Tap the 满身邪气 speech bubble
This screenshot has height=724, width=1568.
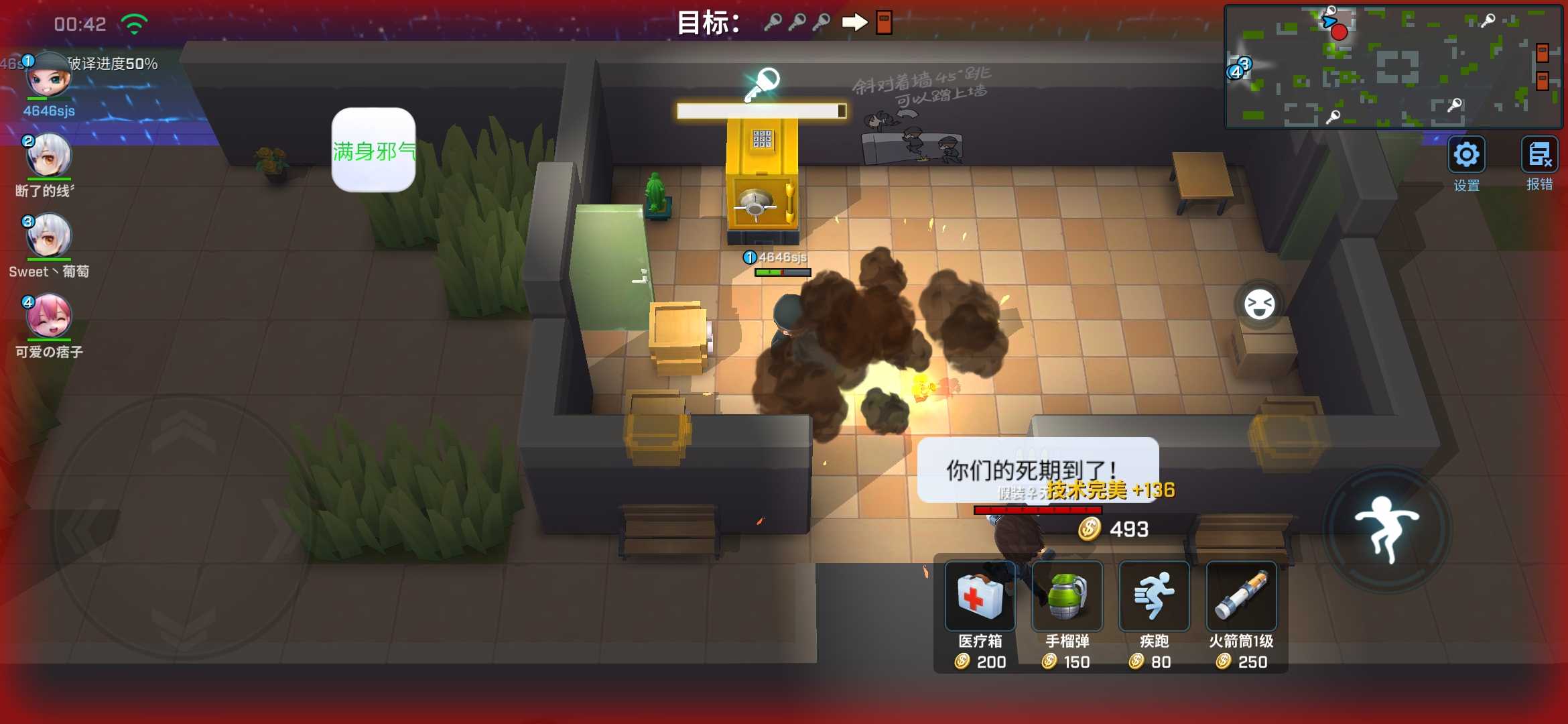click(x=373, y=150)
